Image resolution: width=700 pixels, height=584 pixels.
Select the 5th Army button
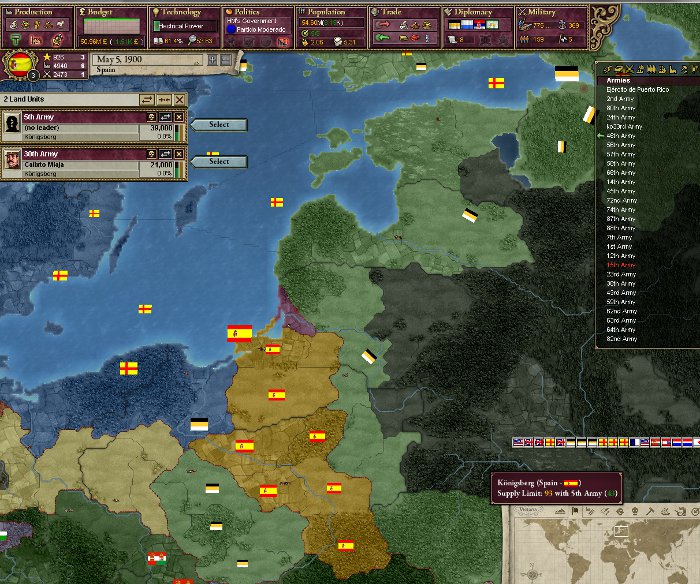click(219, 125)
